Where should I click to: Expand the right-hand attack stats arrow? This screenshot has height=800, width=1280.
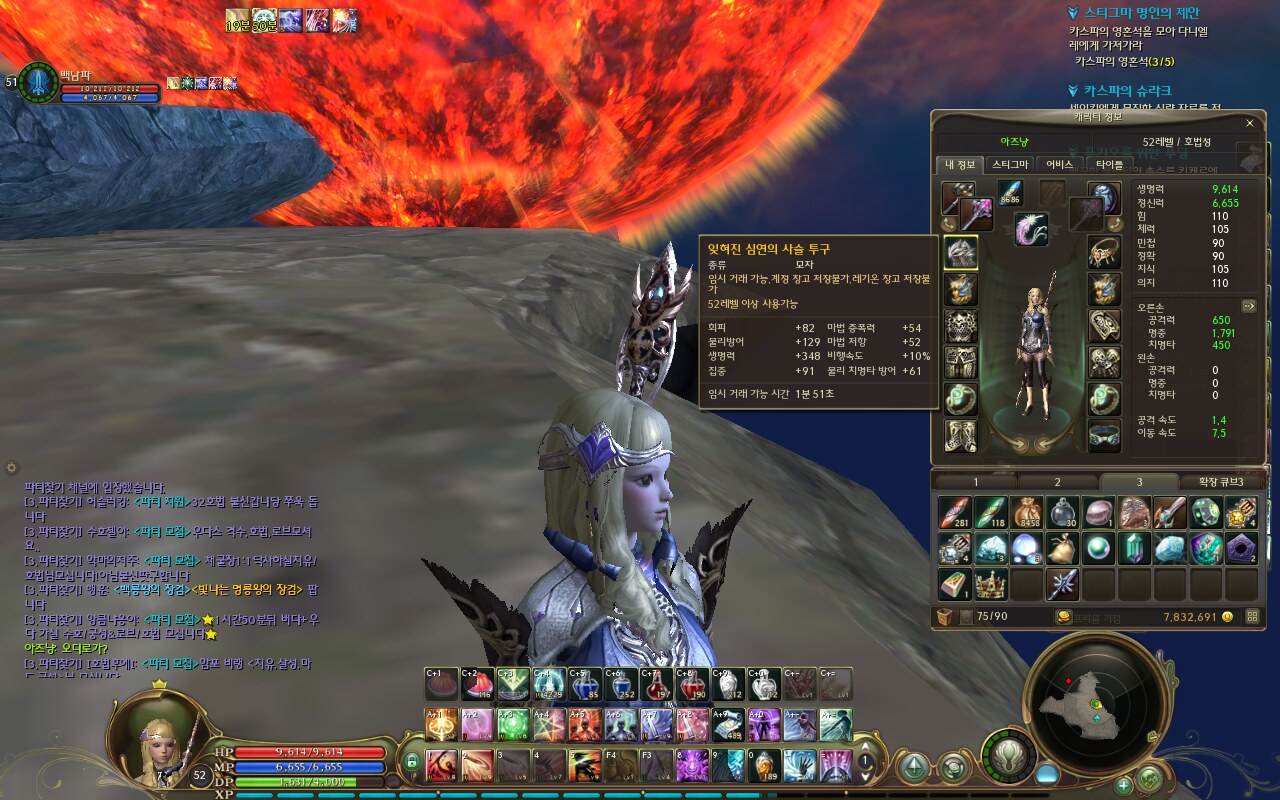click(1248, 306)
